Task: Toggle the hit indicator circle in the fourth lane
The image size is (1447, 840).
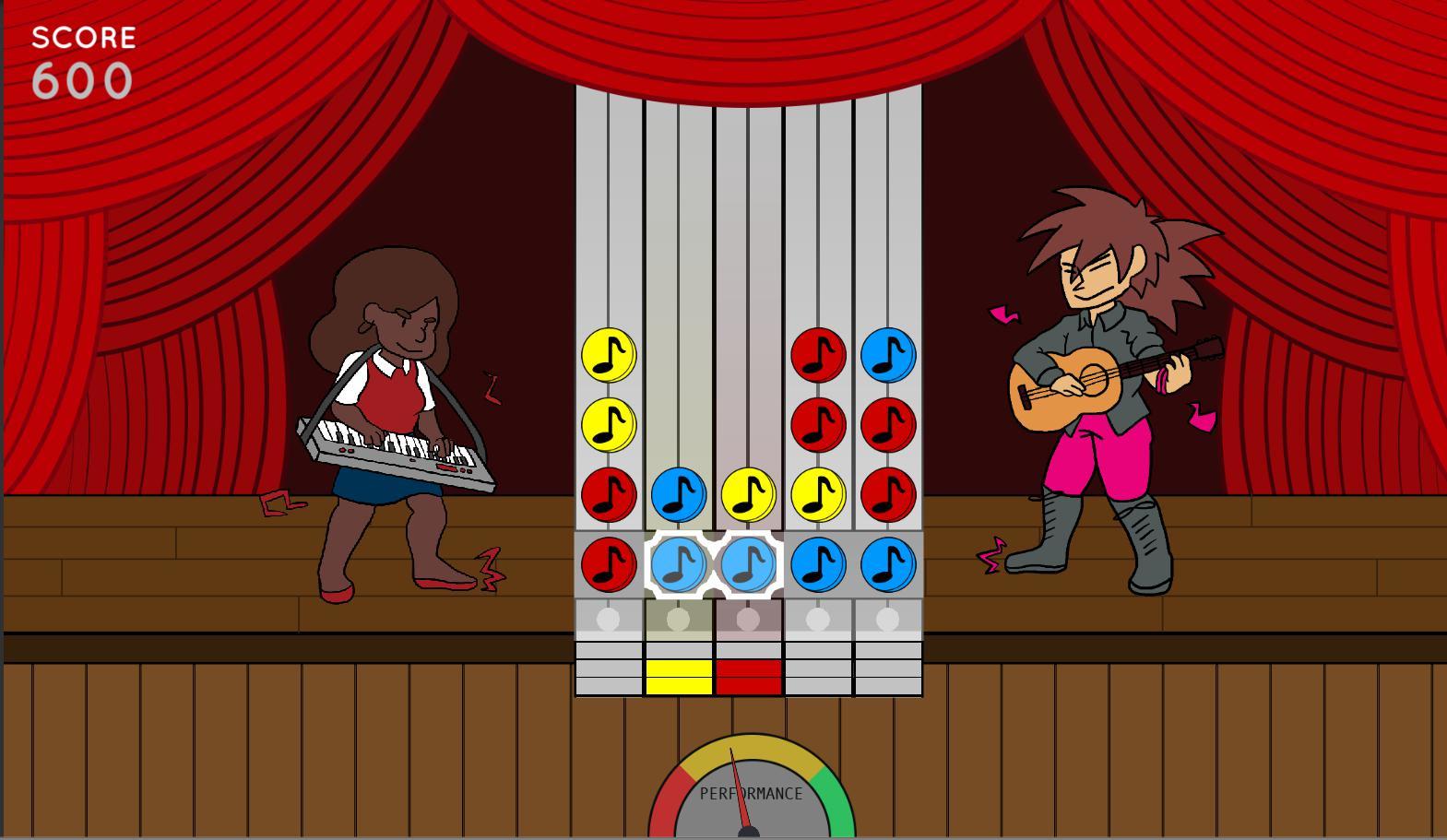Action: (818, 621)
